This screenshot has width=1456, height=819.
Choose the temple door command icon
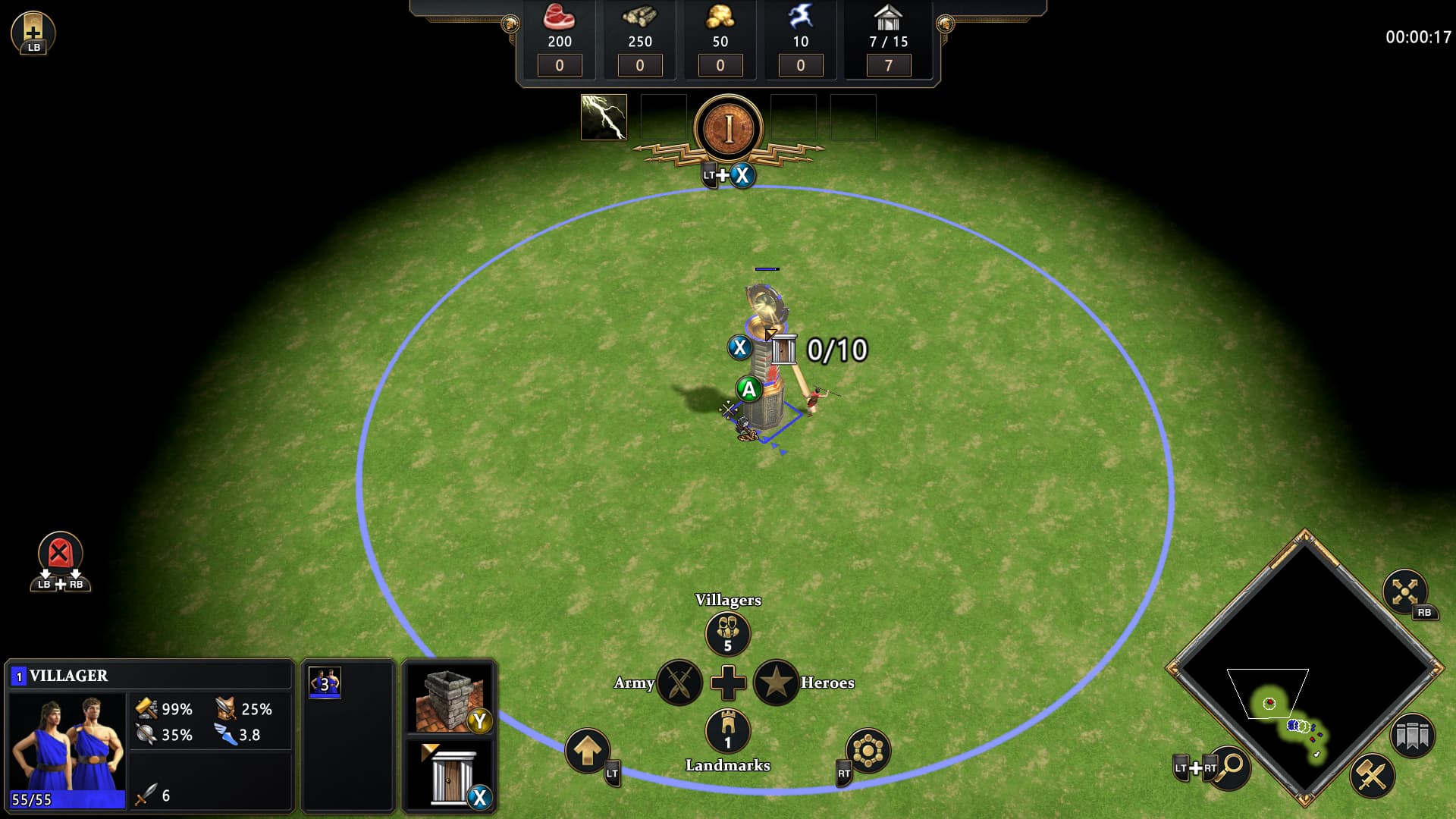click(x=449, y=773)
